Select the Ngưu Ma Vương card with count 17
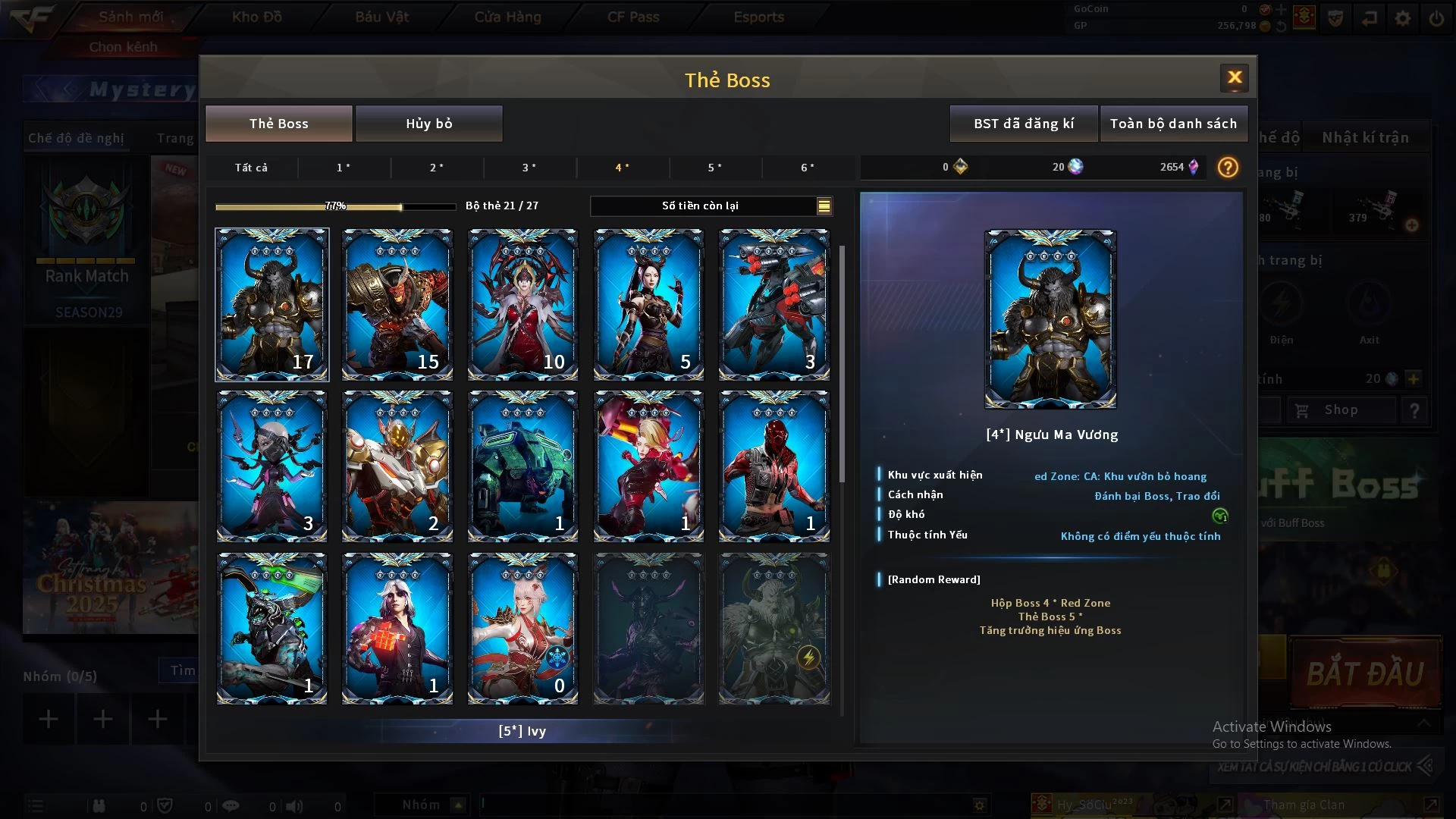 [271, 304]
